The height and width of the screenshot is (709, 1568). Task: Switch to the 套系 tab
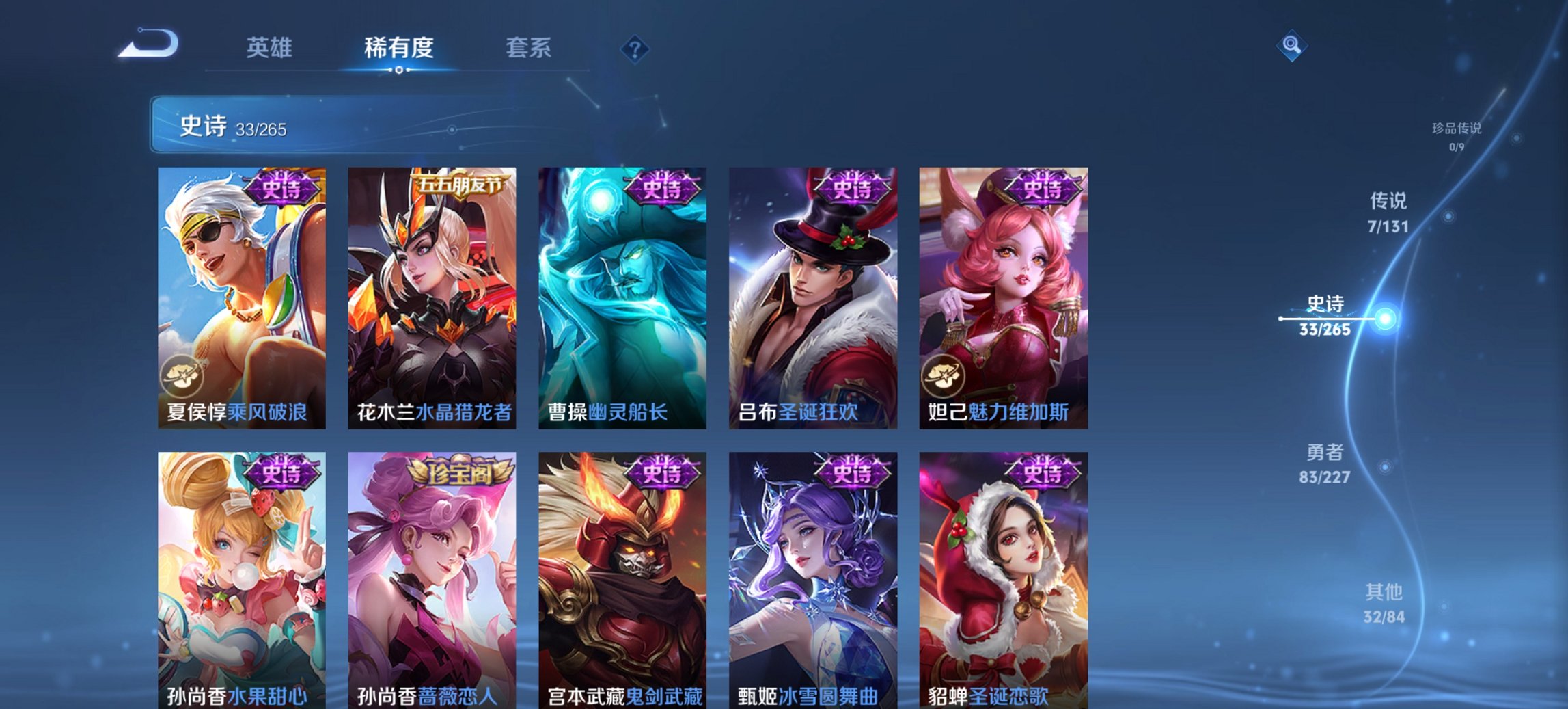tap(529, 48)
